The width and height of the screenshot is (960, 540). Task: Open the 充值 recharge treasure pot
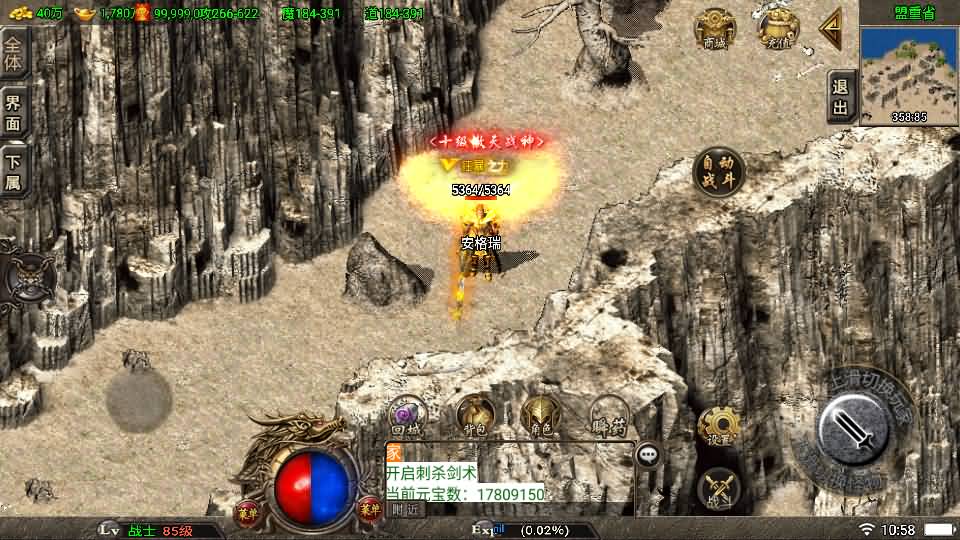click(x=777, y=30)
